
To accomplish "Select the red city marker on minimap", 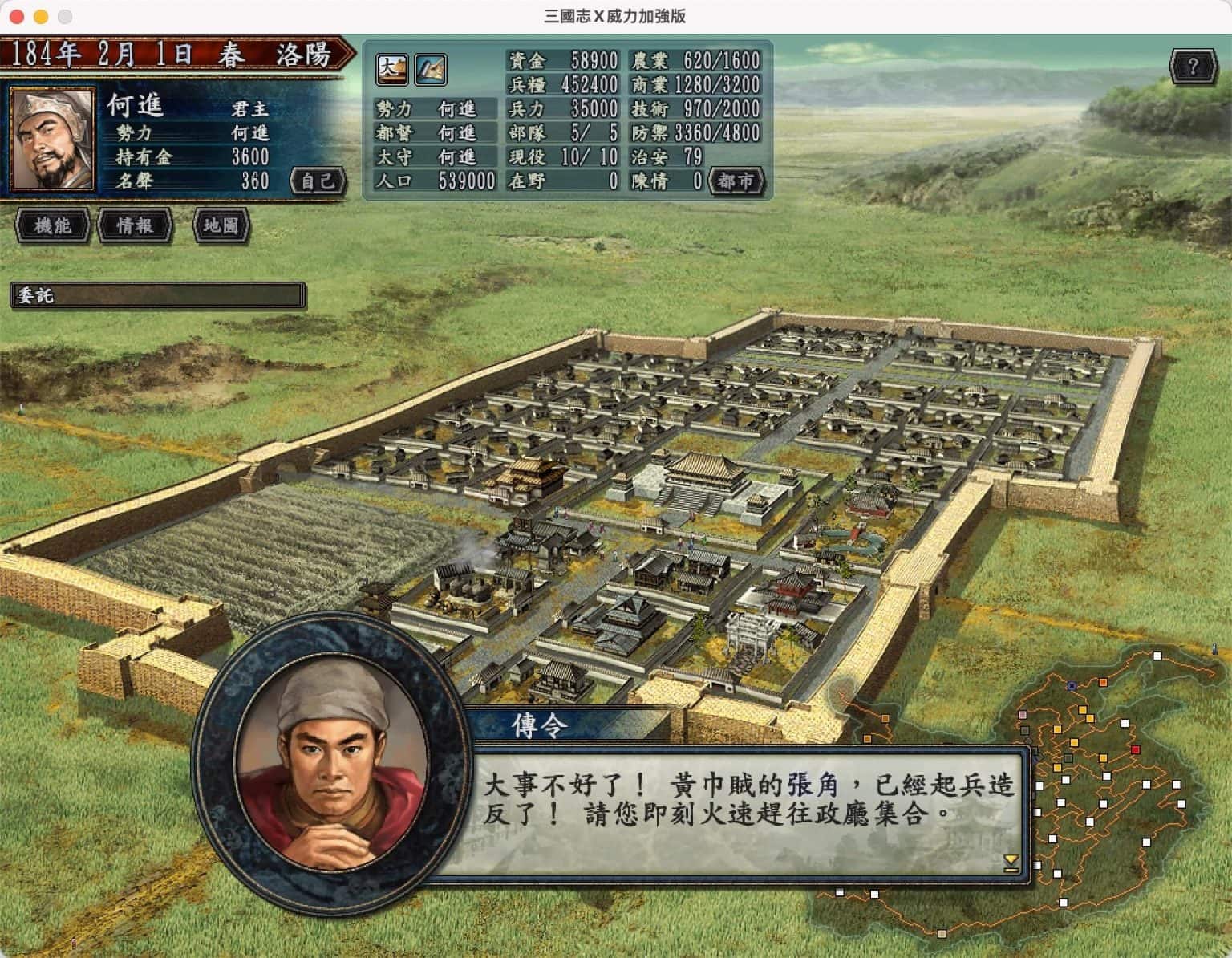I will [x=1135, y=749].
